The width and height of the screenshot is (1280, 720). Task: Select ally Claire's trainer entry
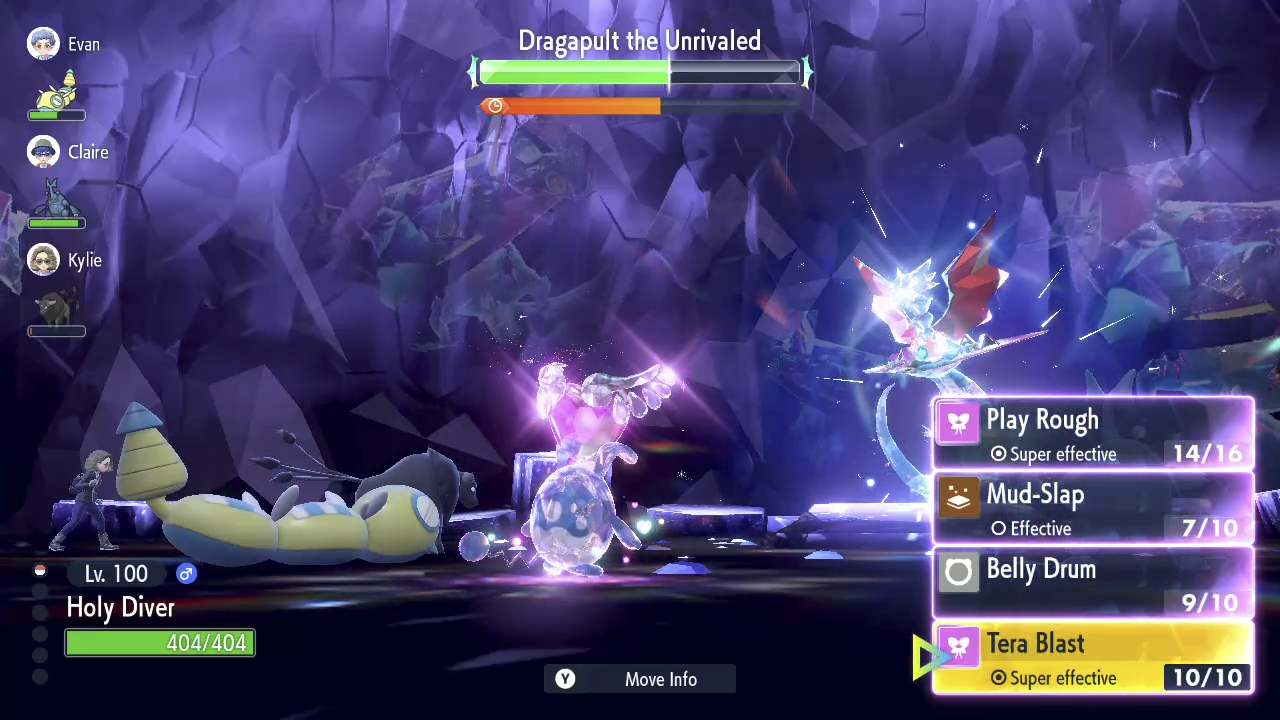(68, 152)
